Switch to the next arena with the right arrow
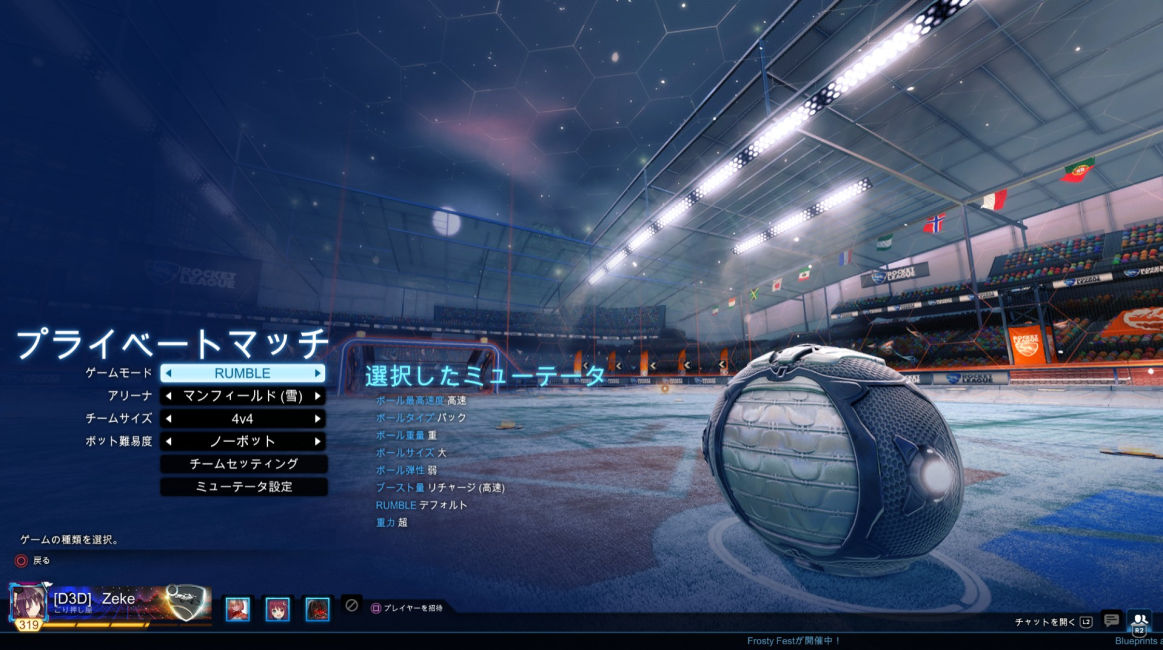Screen dimensions: 1163x650 tap(318, 396)
